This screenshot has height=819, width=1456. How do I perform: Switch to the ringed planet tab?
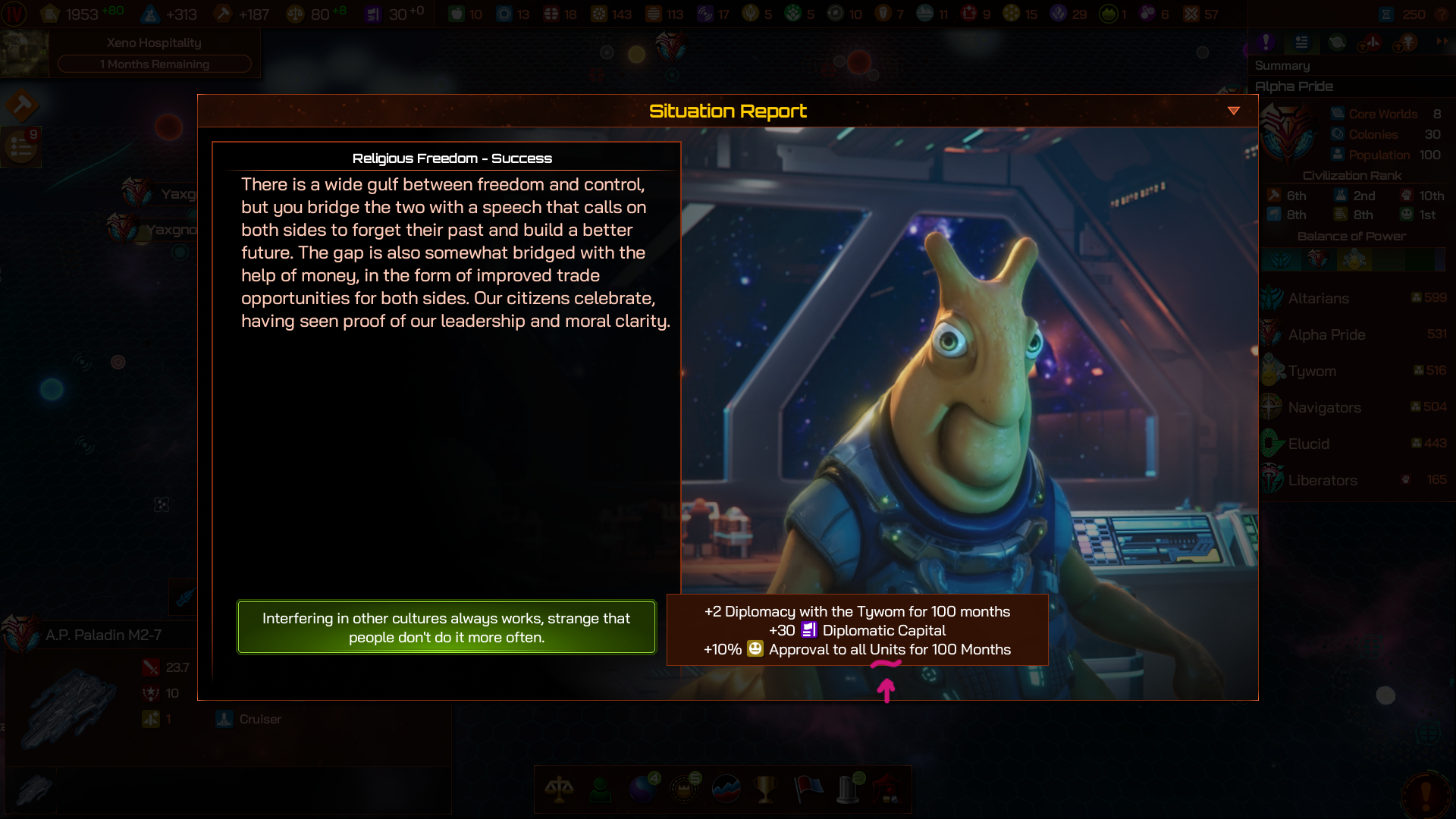tap(1337, 42)
